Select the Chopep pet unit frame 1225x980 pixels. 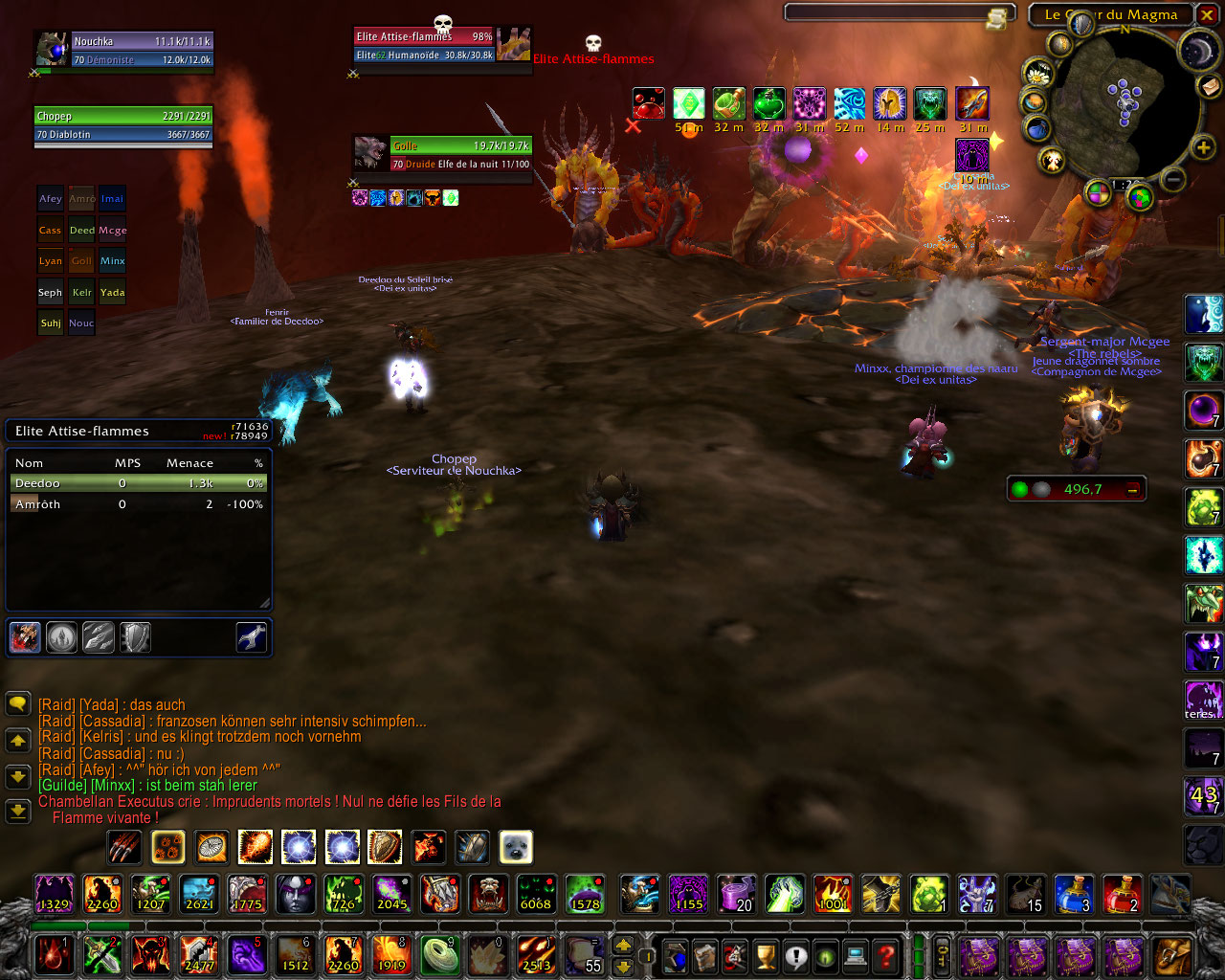(x=122, y=125)
